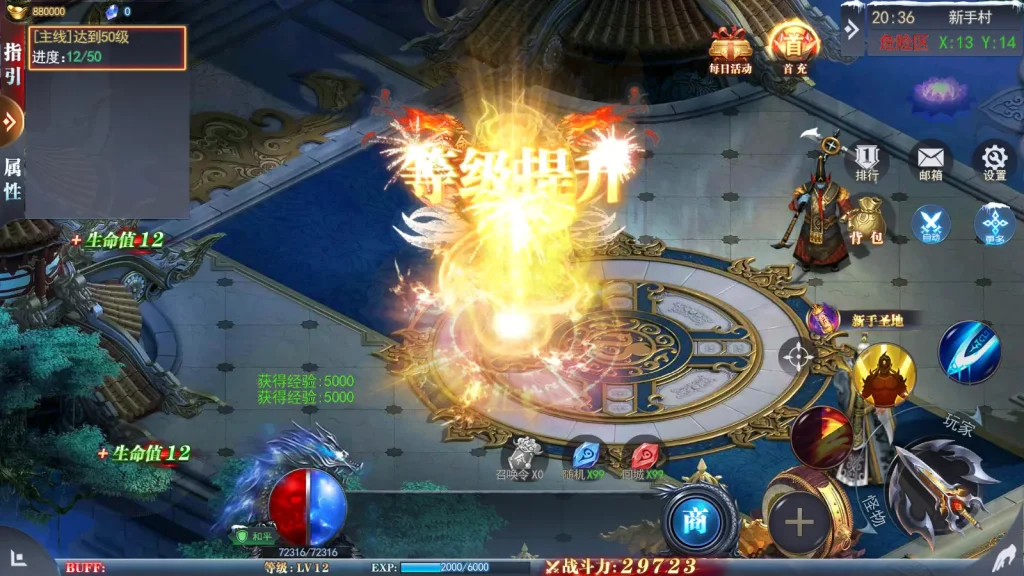Toggle 自动 auto-combat crossed swords
The width and height of the screenshot is (1024, 576).
931,223
